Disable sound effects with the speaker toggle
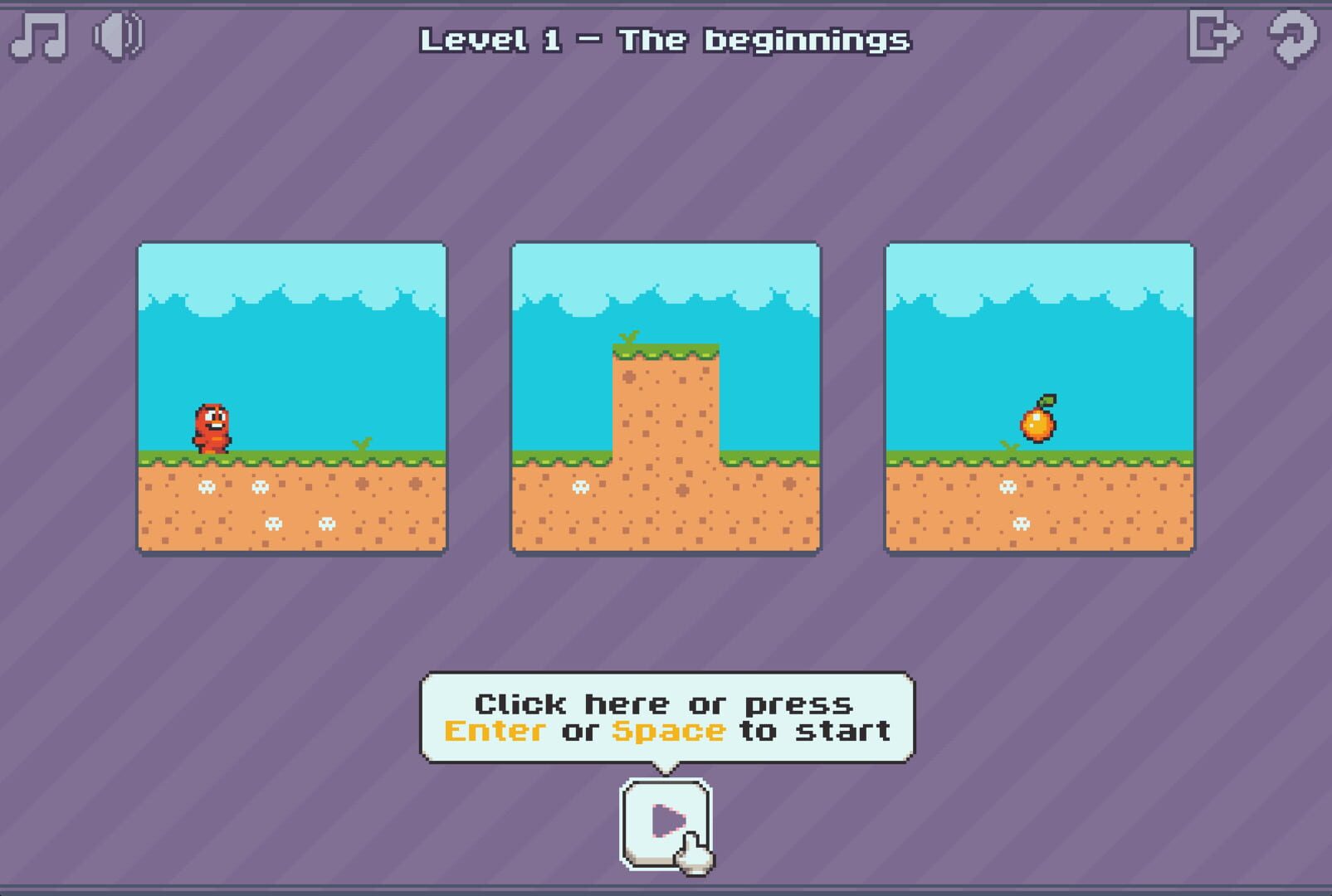The width and height of the screenshot is (1332, 896). click(116, 37)
